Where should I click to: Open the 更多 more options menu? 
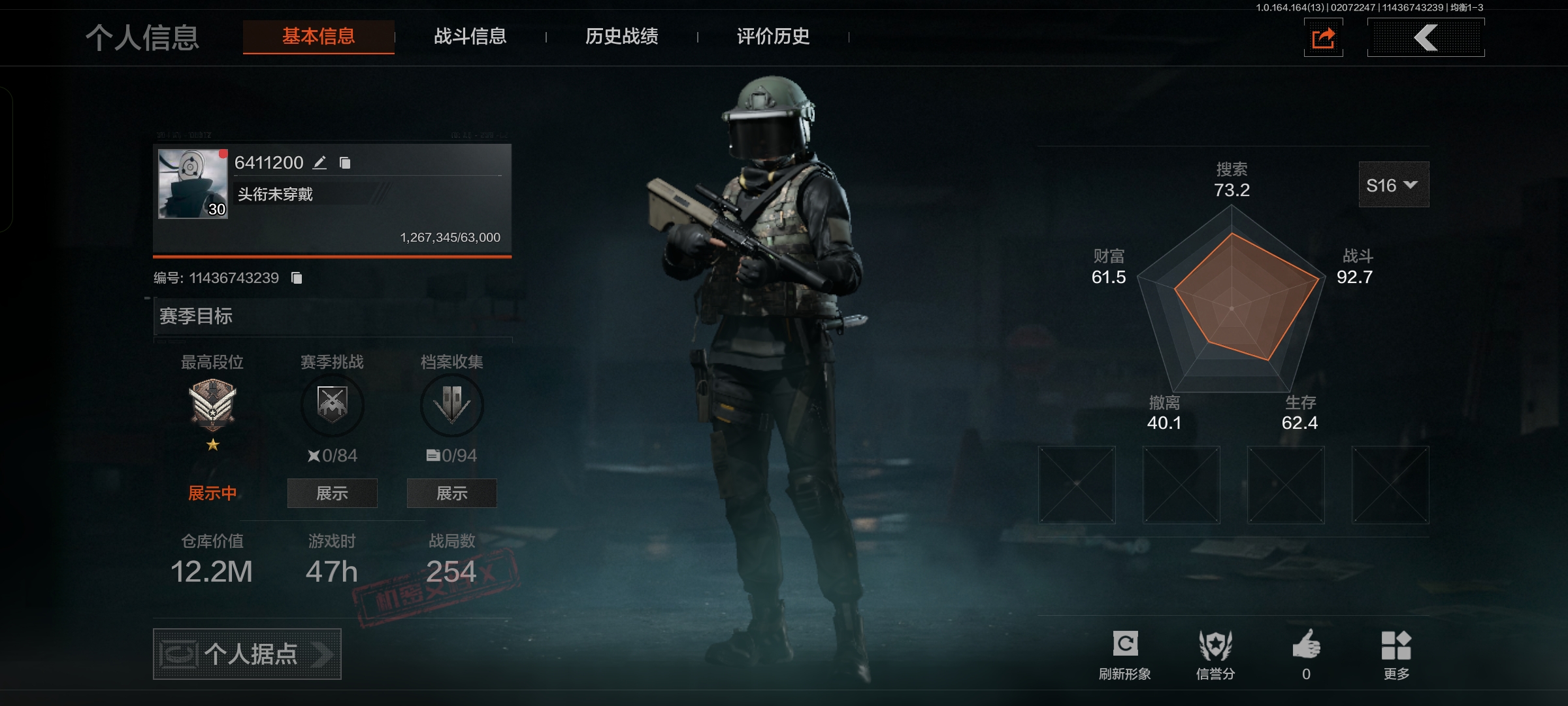click(x=1396, y=654)
